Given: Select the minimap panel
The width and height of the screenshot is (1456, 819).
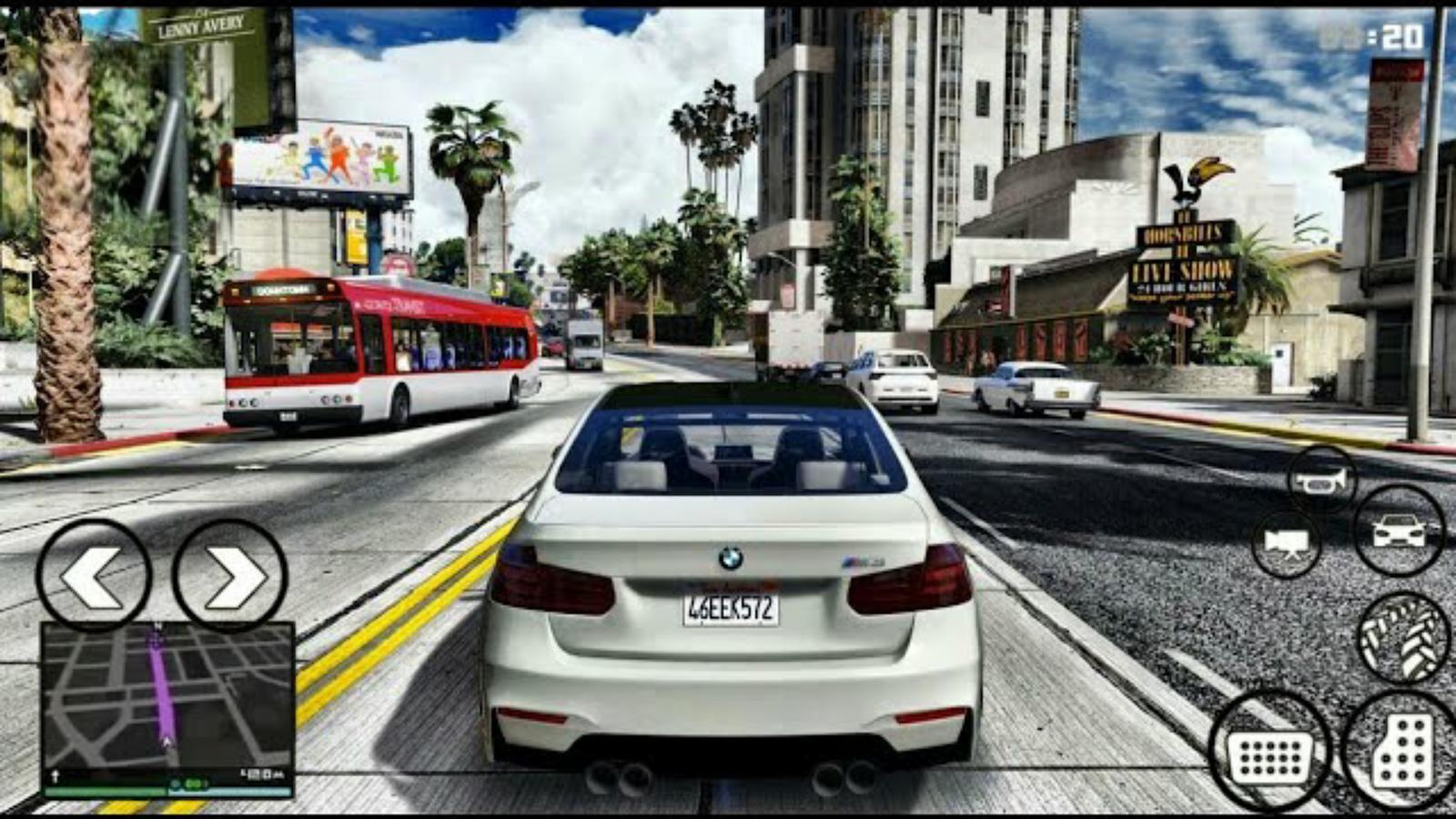Looking at the screenshot, I should point(164,701).
